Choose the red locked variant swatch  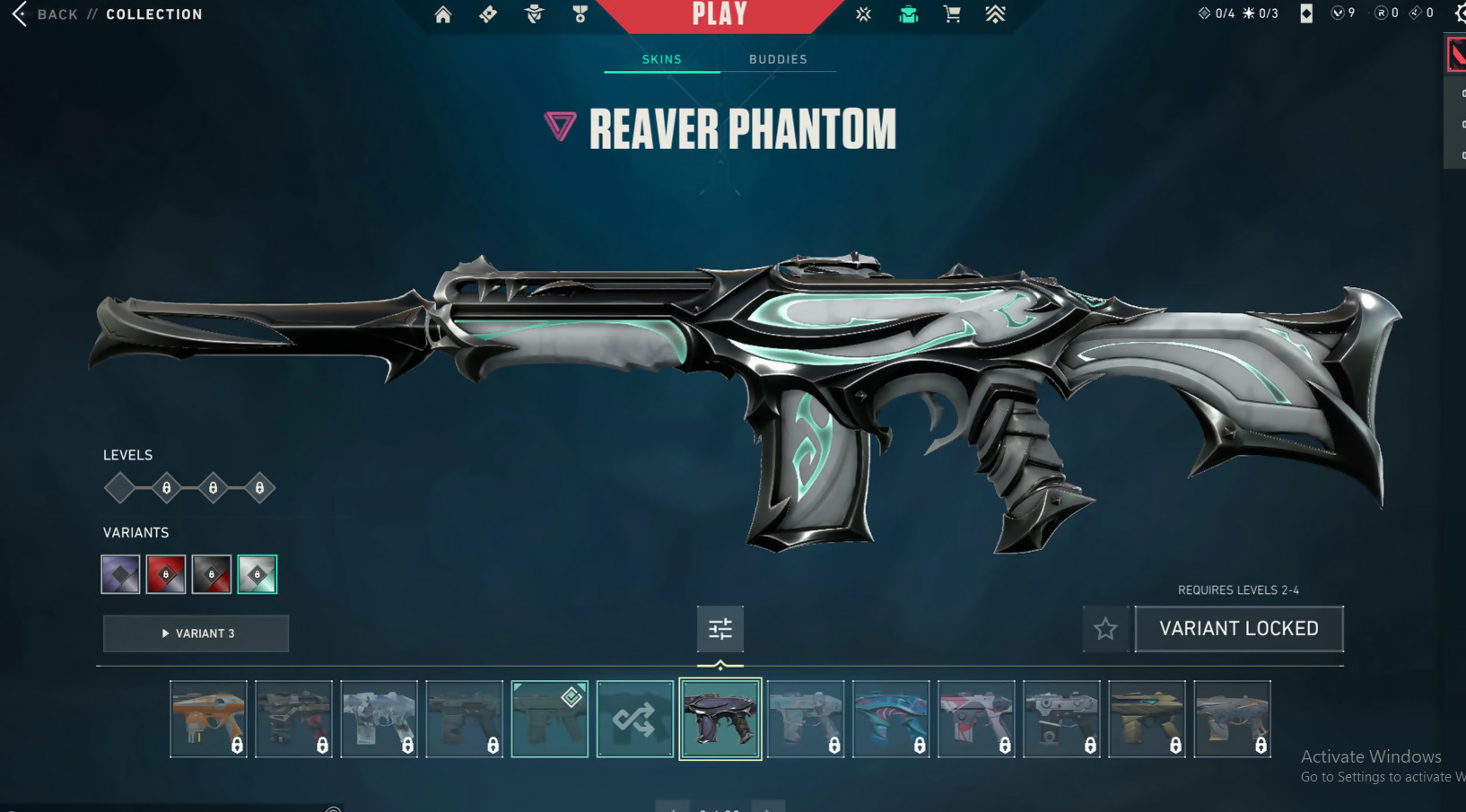pos(166,574)
